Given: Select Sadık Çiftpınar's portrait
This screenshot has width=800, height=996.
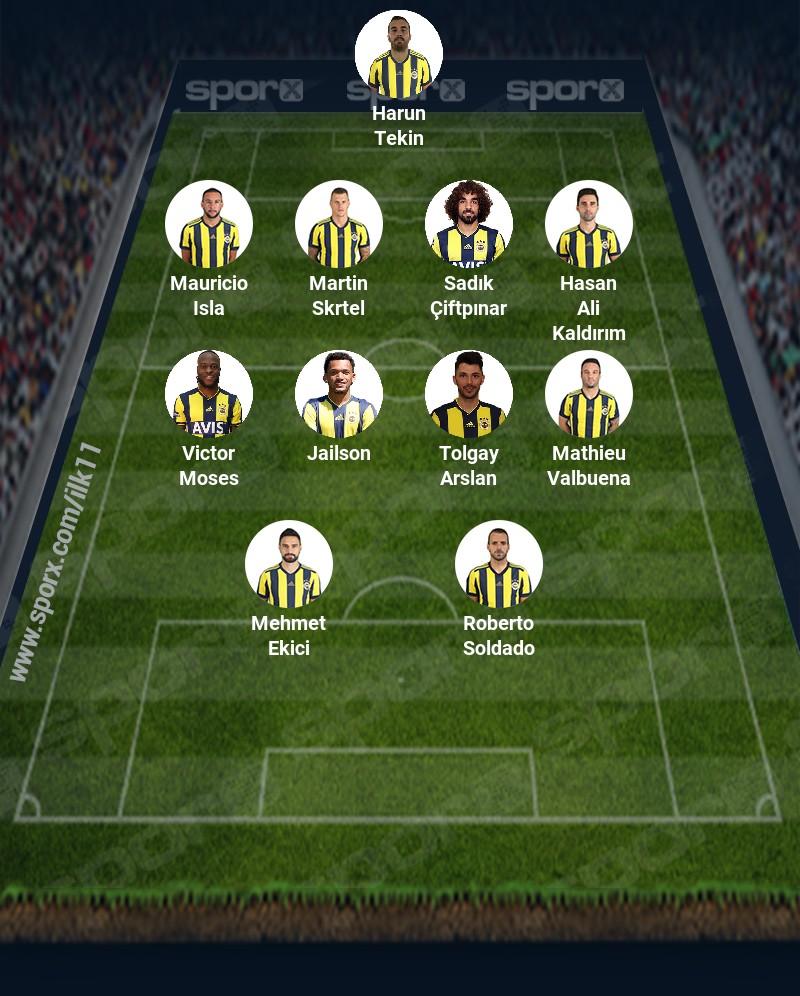Looking at the screenshot, I should [x=469, y=224].
